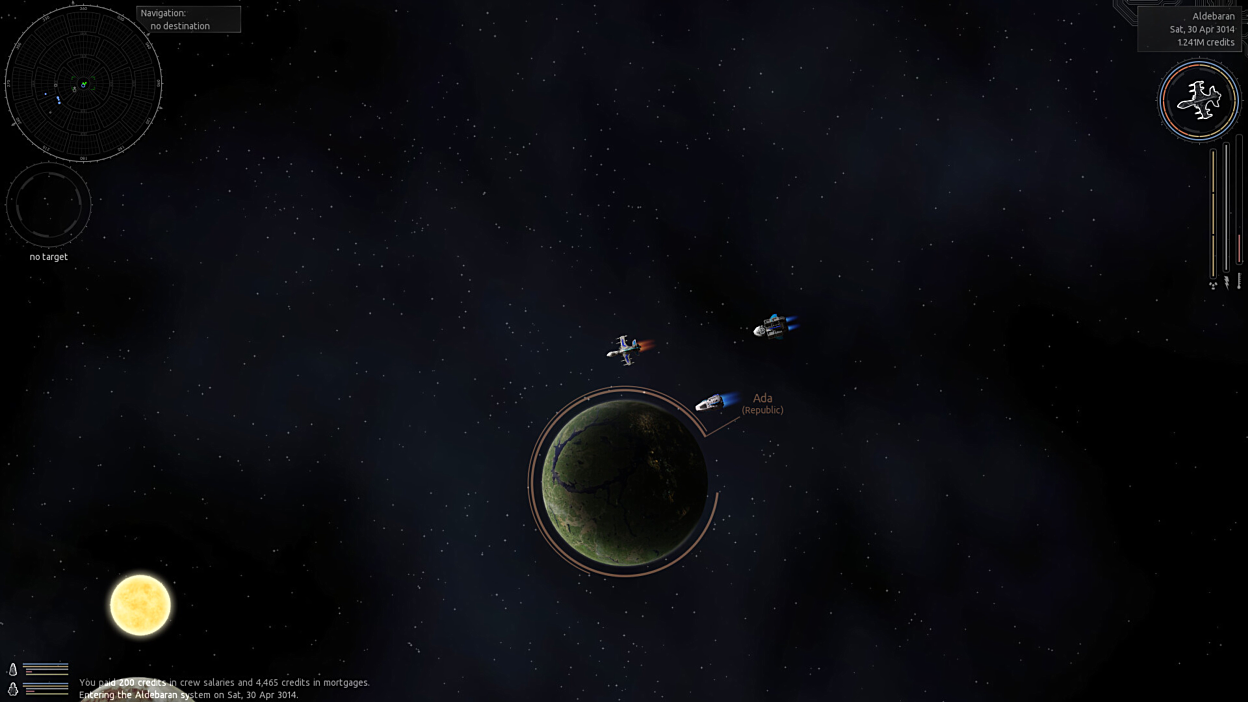Click the circular radar display
This screenshot has height=702, width=1248.
coord(83,83)
